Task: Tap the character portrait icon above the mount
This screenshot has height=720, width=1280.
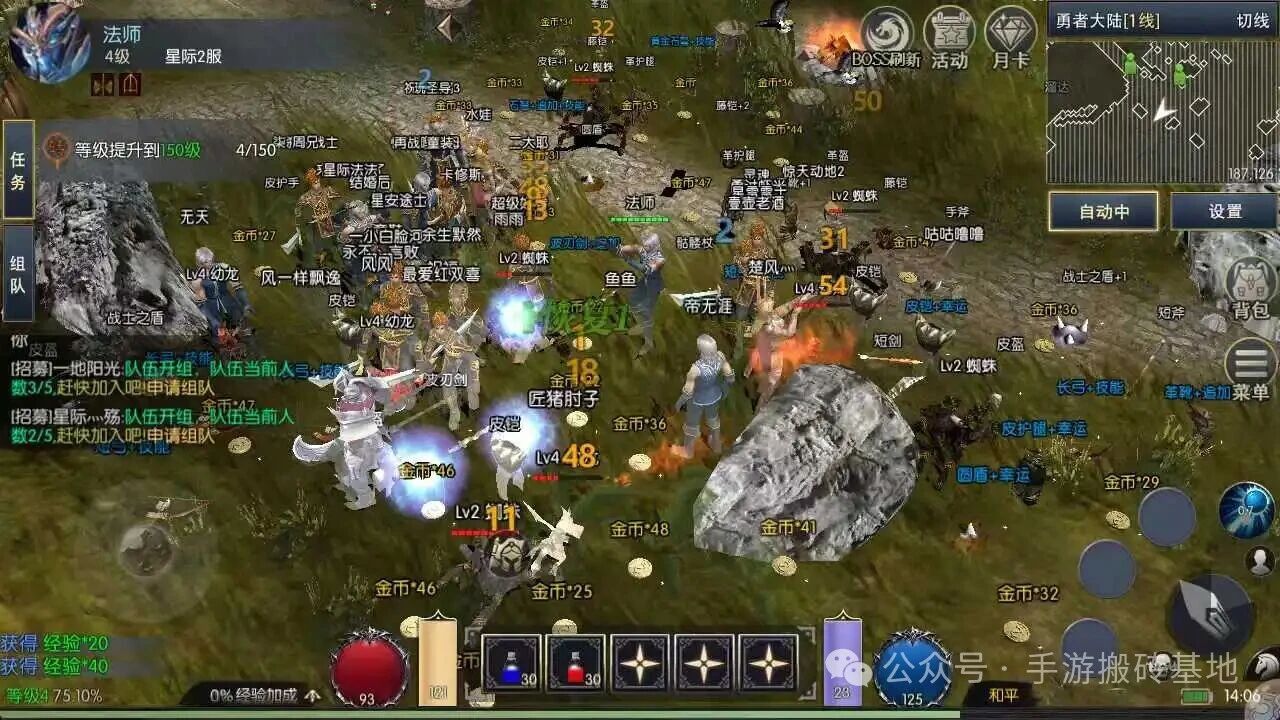Action: pos(1258,561)
